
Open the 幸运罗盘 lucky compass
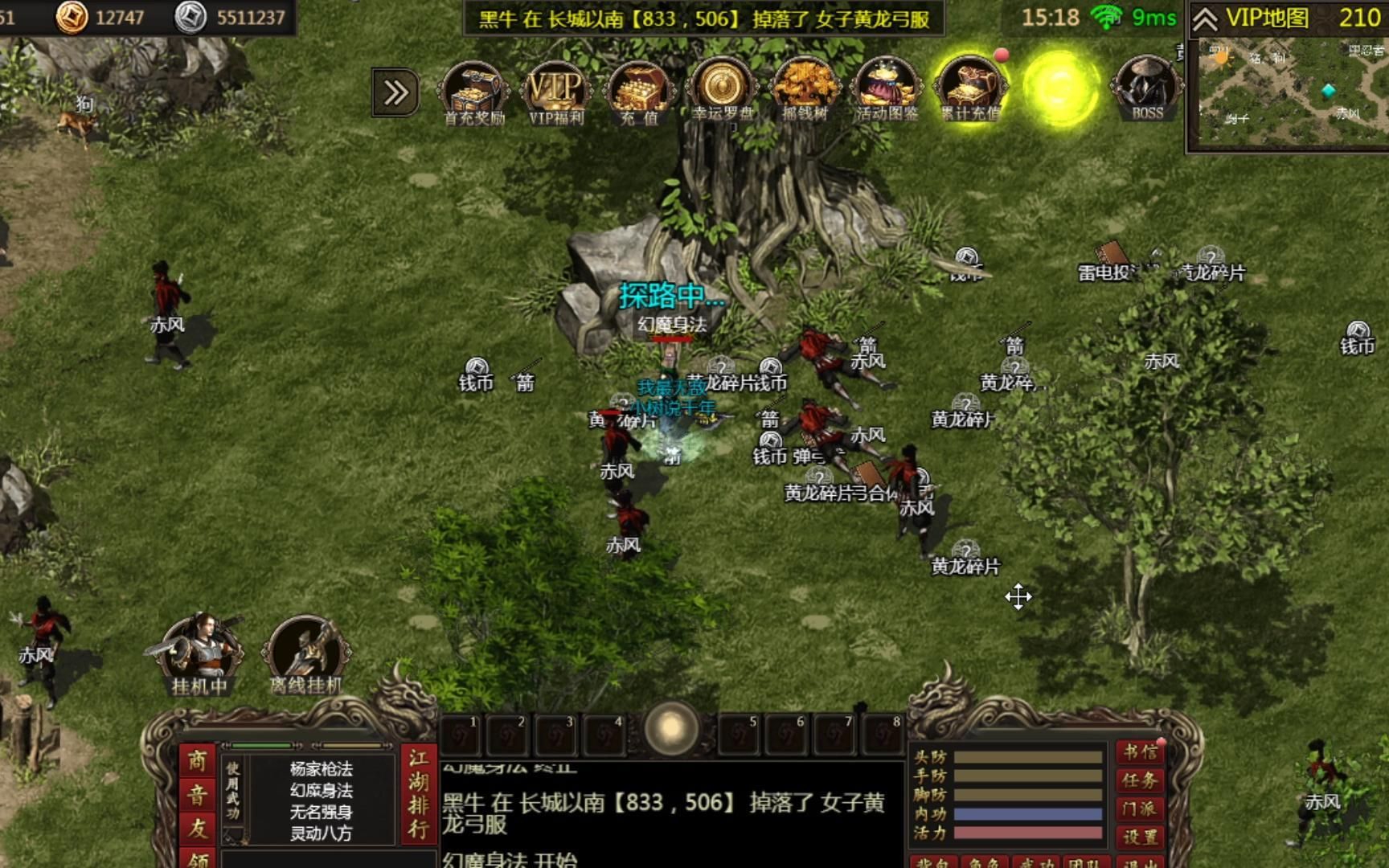722,91
